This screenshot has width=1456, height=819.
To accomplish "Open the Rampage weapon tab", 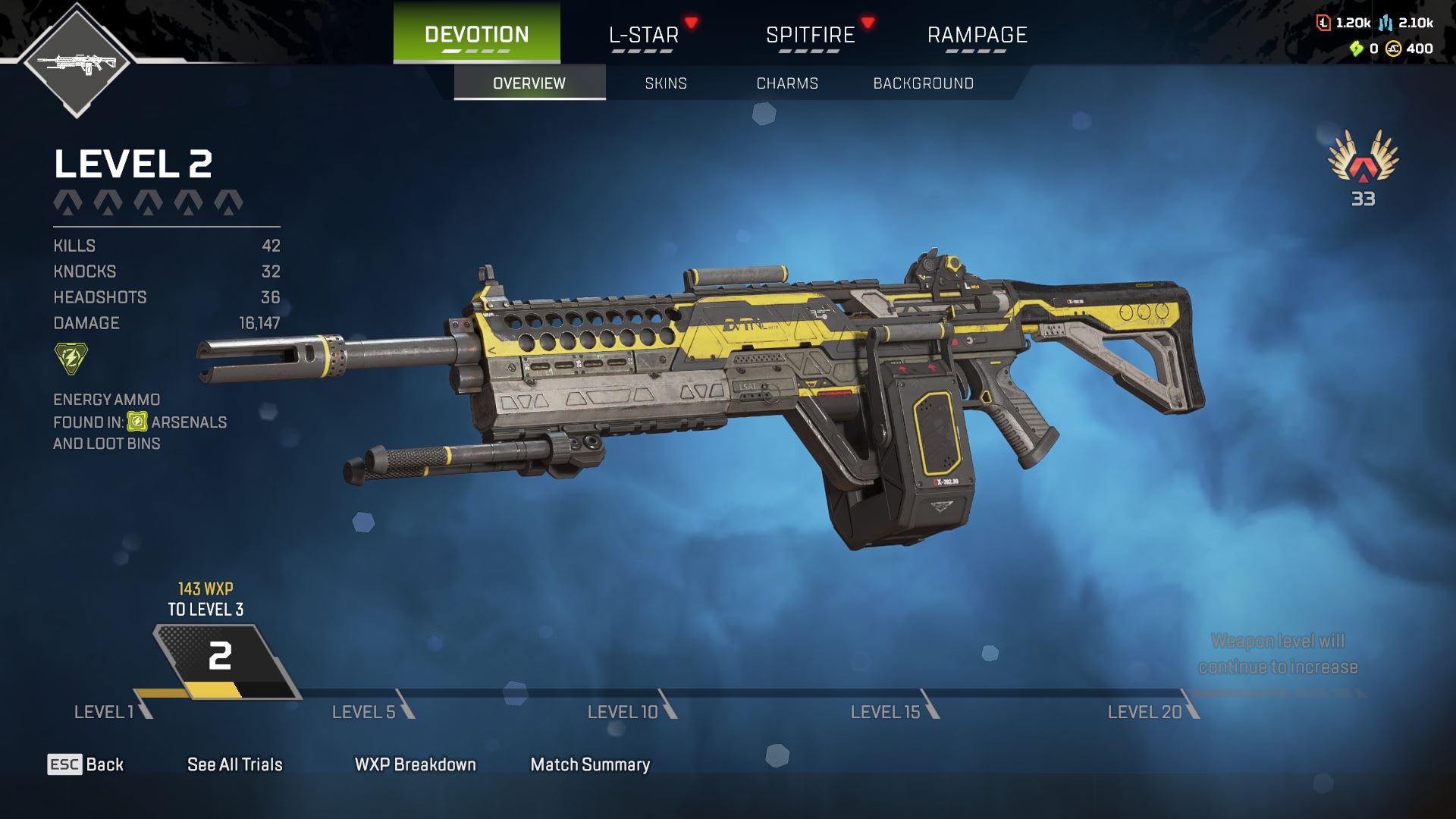I will 977,35.
